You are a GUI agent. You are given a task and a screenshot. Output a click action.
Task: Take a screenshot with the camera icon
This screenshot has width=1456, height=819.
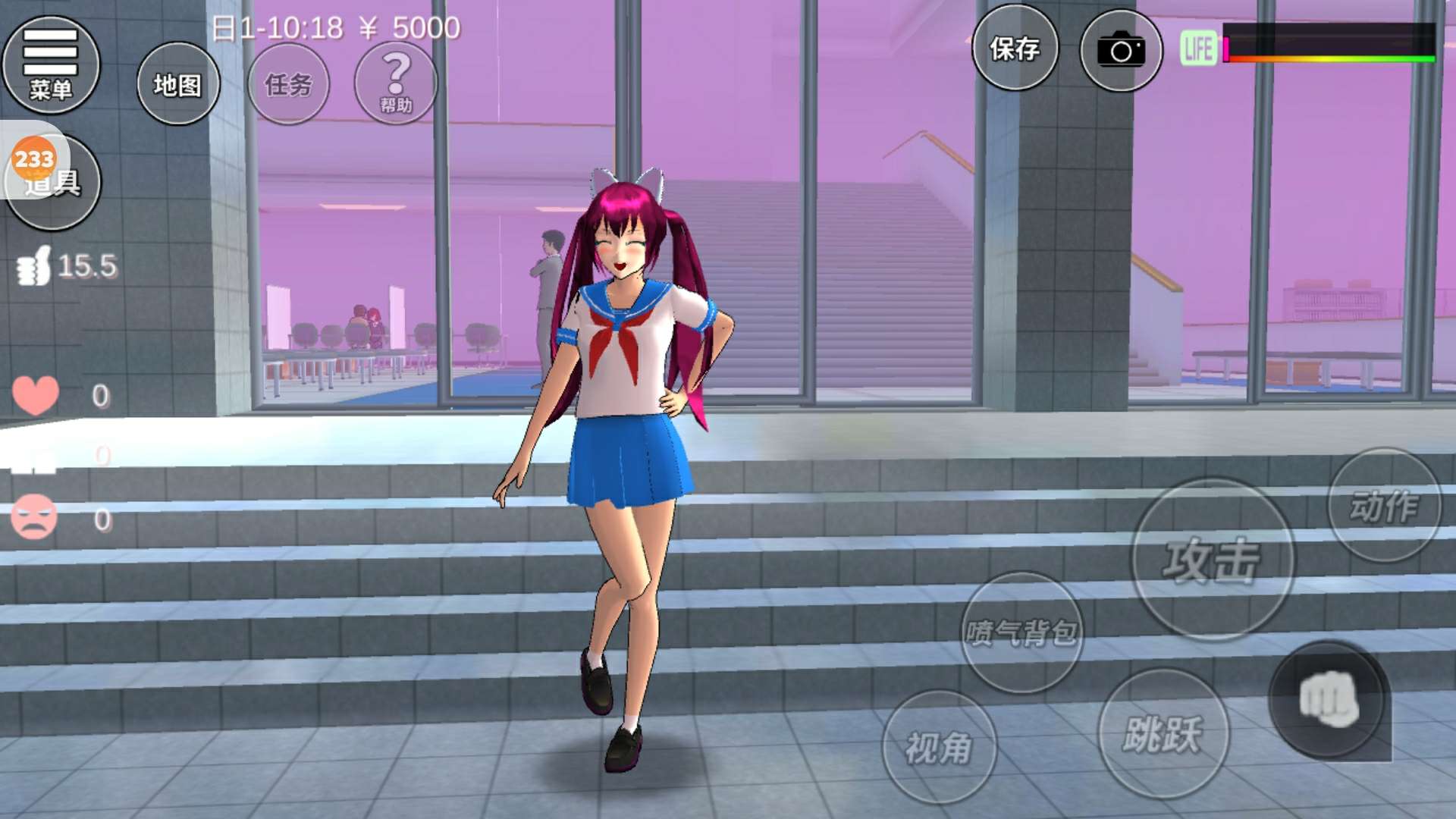(1121, 51)
